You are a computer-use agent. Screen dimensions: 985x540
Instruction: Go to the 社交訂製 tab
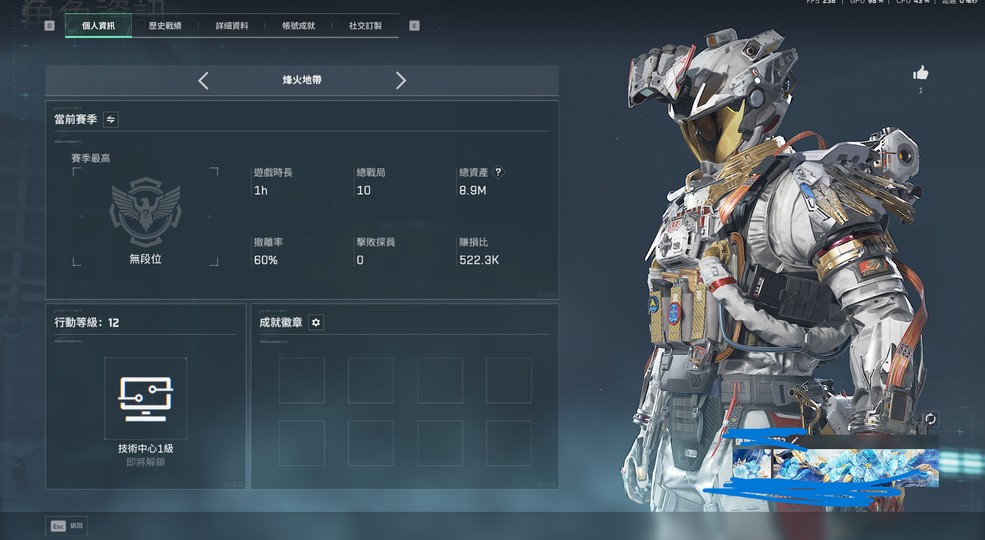tap(365, 26)
